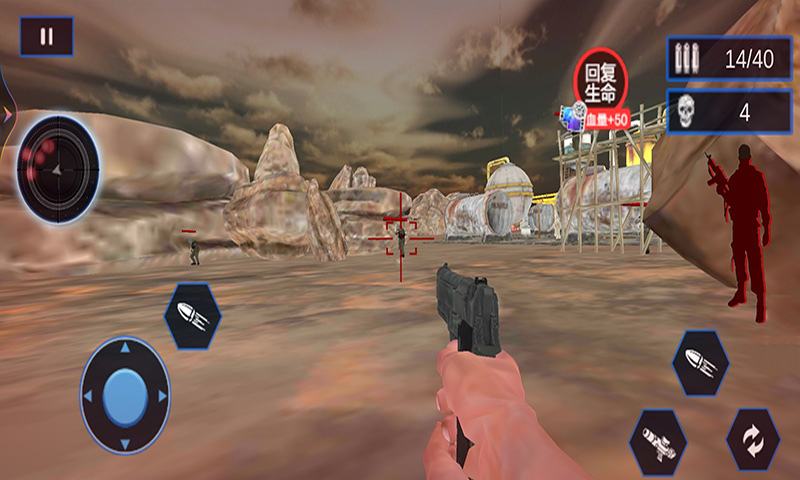Pause the game

point(46,37)
